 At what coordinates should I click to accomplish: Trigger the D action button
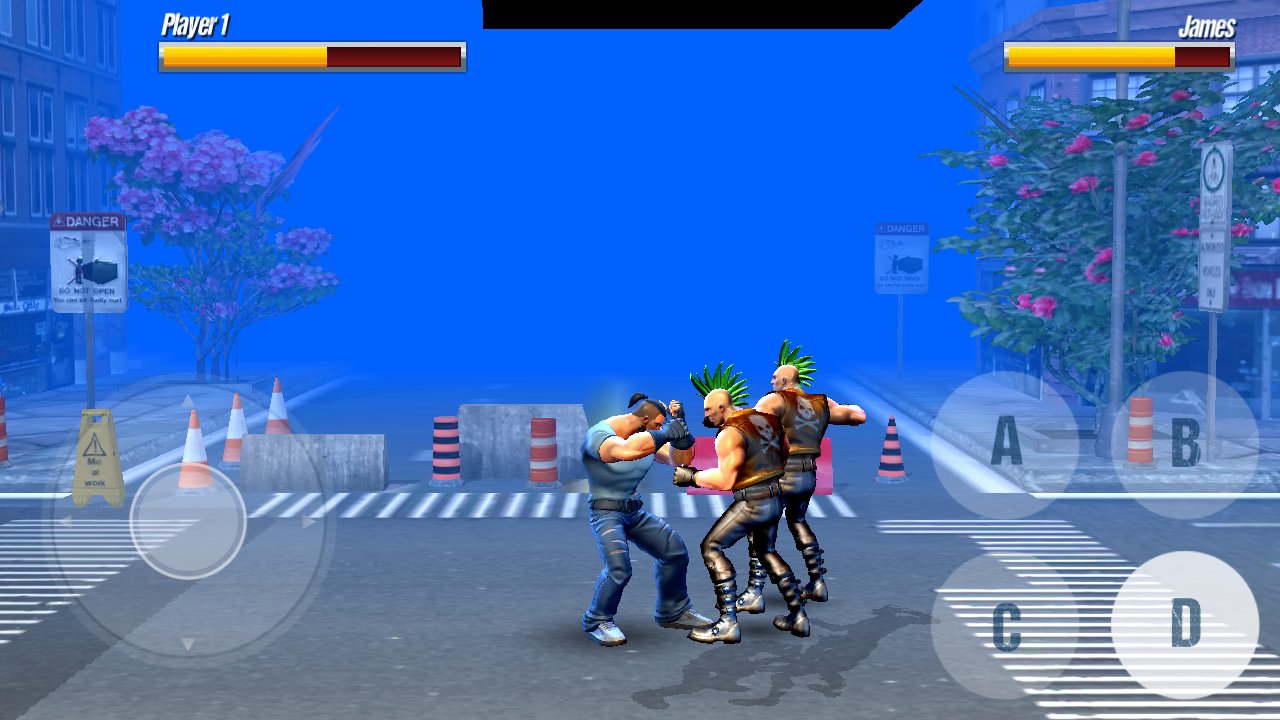1185,624
